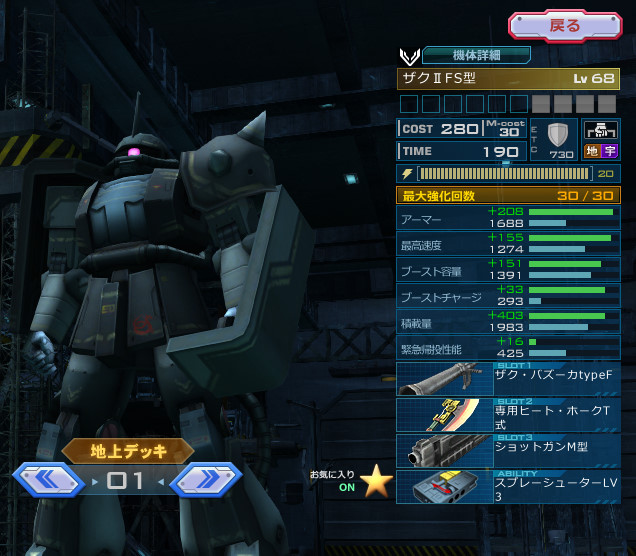Switch to the next deck with right arrow
This screenshot has width=636, height=556.
(x=205, y=480)
